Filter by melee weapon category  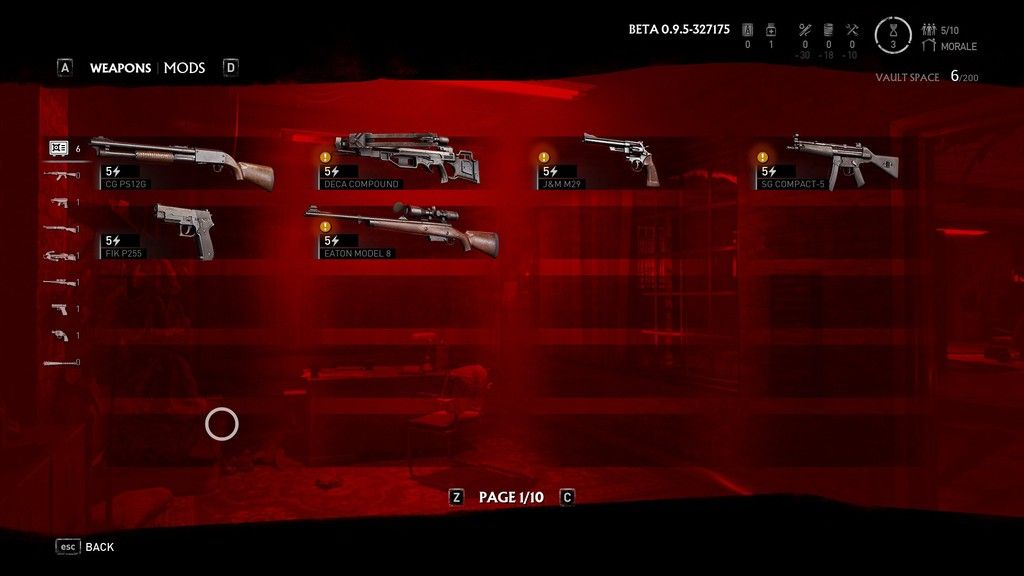(60, 362)
